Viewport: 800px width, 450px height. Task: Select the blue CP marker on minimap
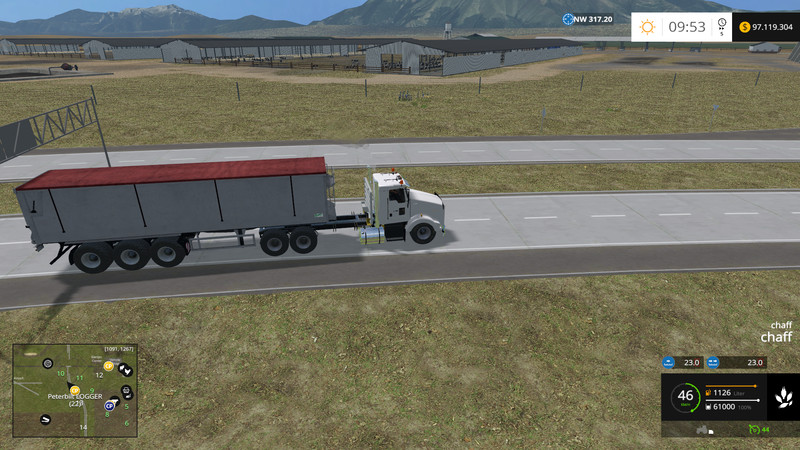point(109,406)
